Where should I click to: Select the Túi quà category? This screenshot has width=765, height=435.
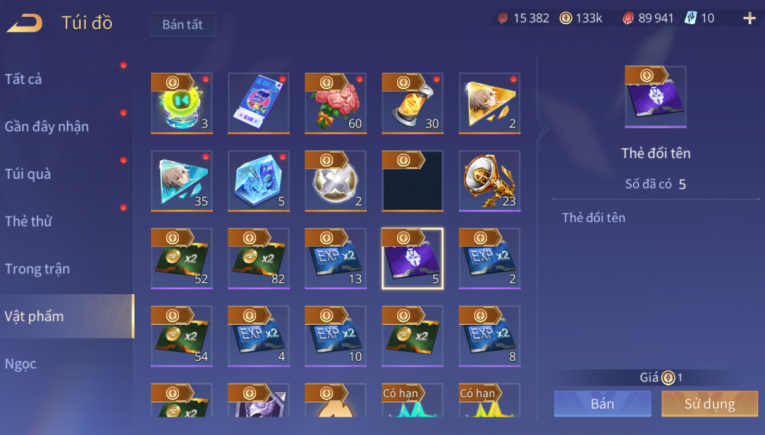click(x=28, y=173)
